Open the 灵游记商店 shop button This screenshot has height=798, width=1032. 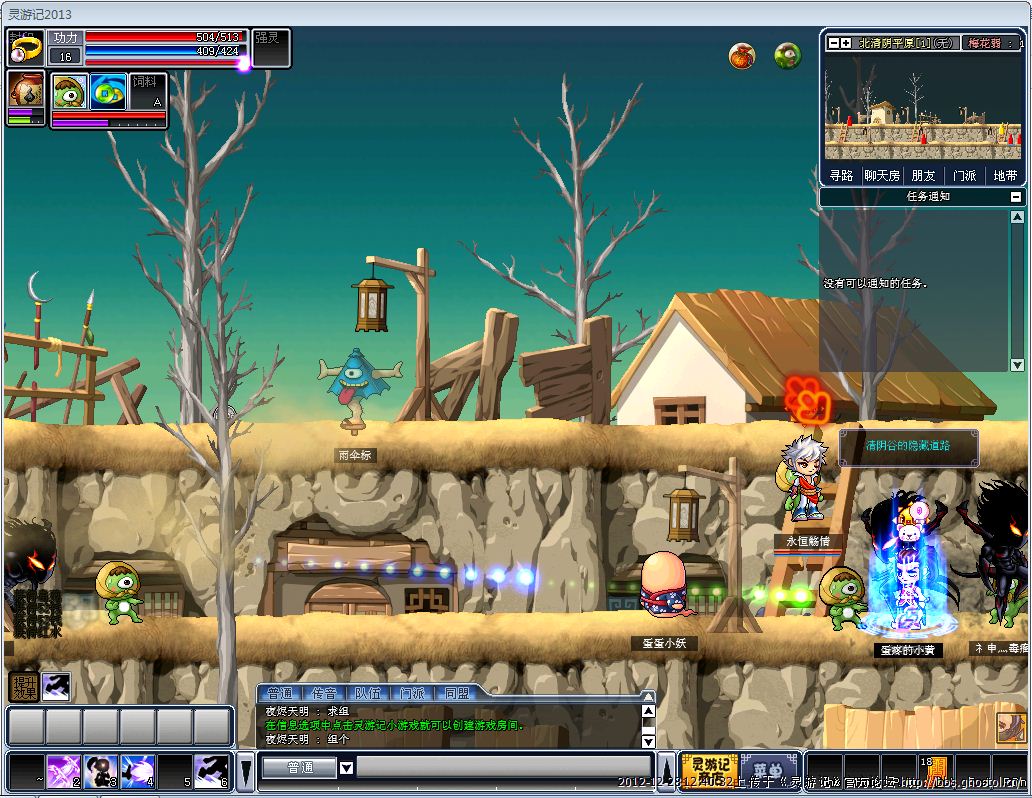[x=709, y=770]
